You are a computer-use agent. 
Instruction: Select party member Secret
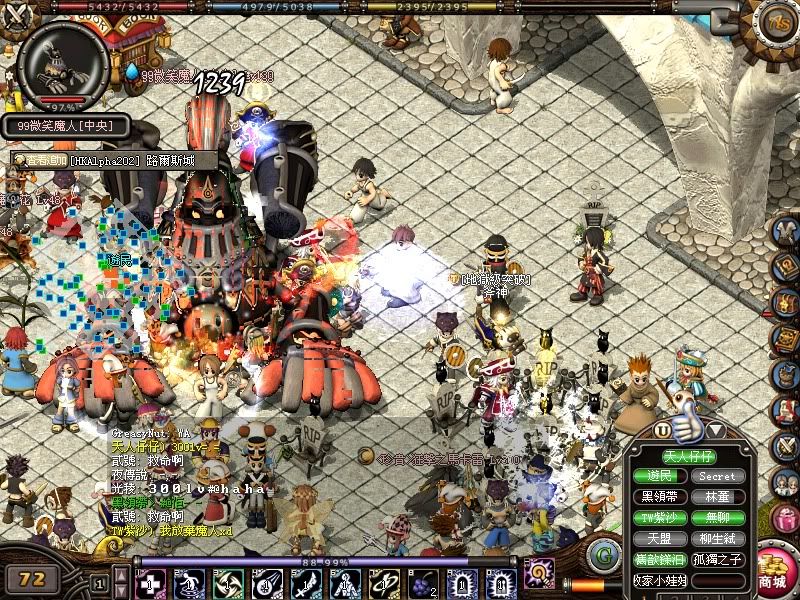tap(717, 476)
